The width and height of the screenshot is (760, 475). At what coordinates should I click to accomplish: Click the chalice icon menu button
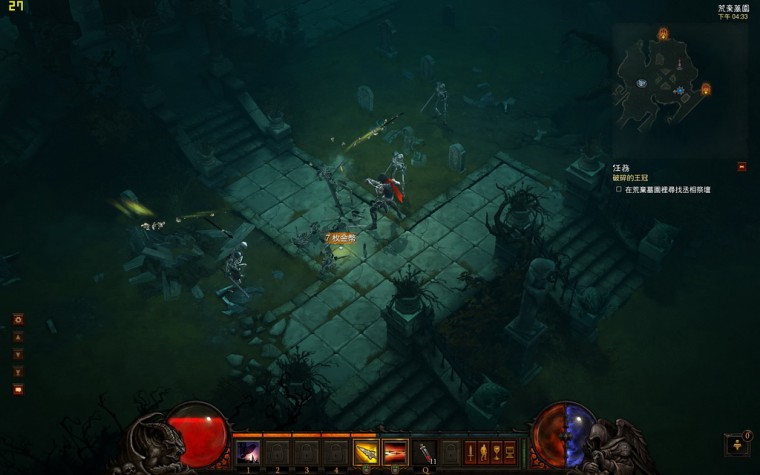[496, 452]
